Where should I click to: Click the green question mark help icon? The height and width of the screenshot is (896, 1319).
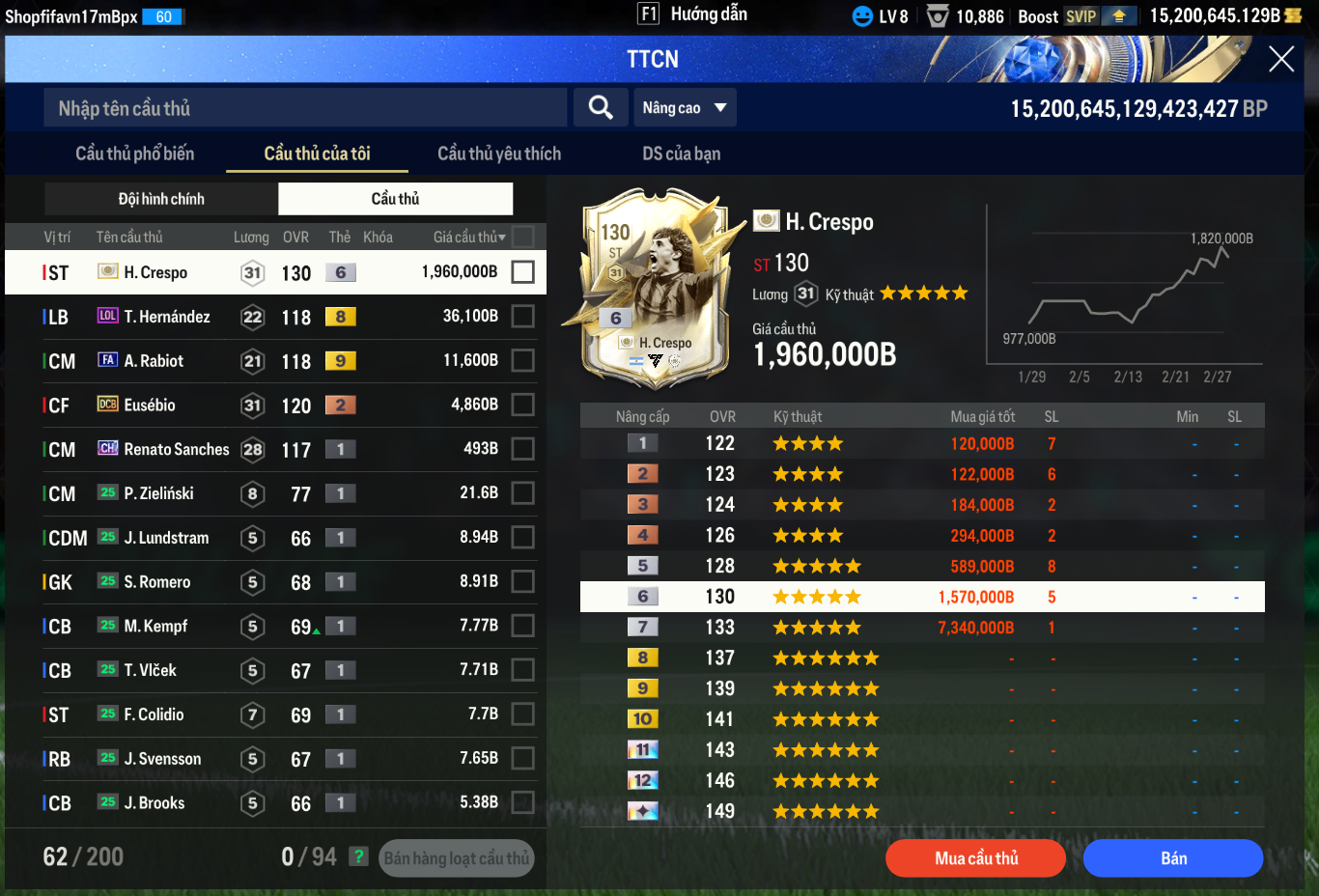click(x=358, y=856)
